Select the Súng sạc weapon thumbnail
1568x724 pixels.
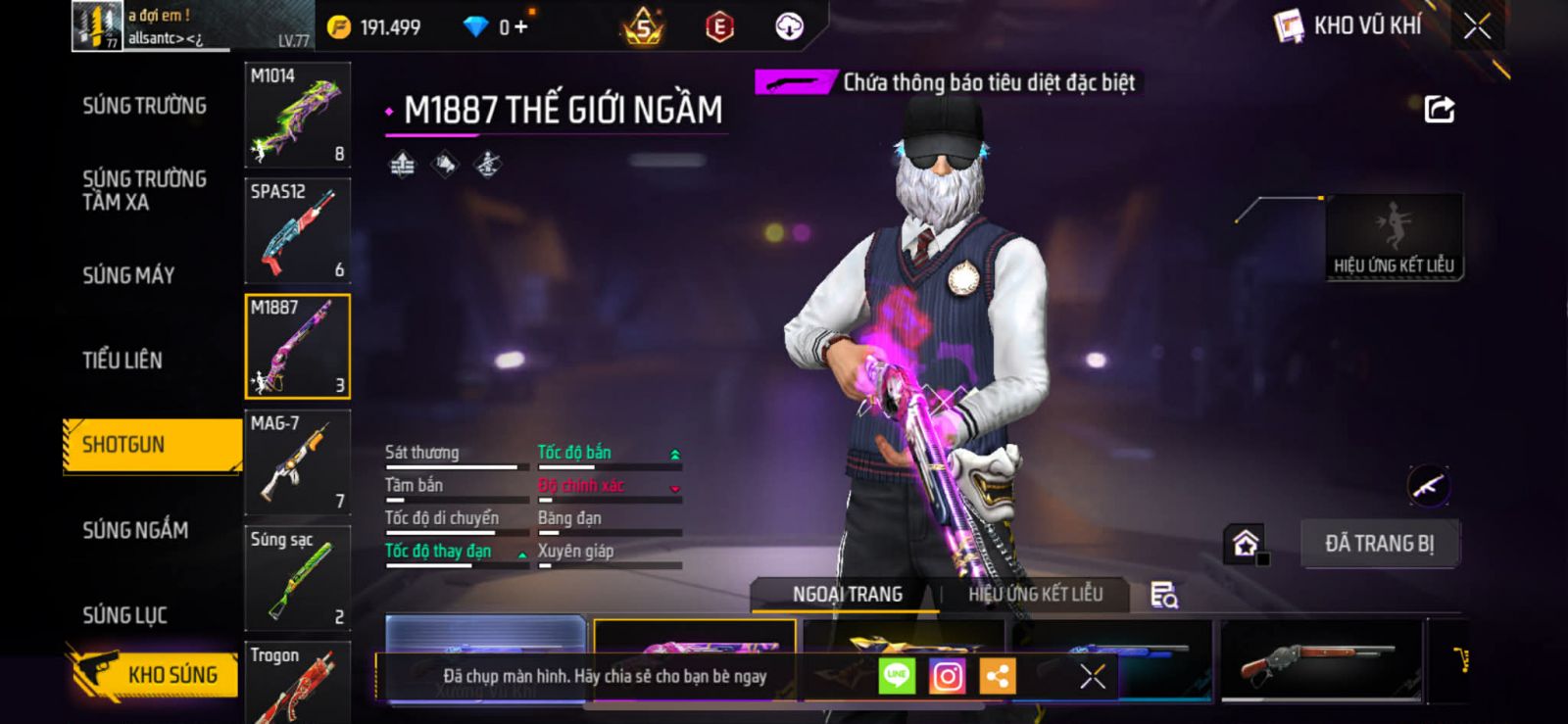(x=297, y=578)
